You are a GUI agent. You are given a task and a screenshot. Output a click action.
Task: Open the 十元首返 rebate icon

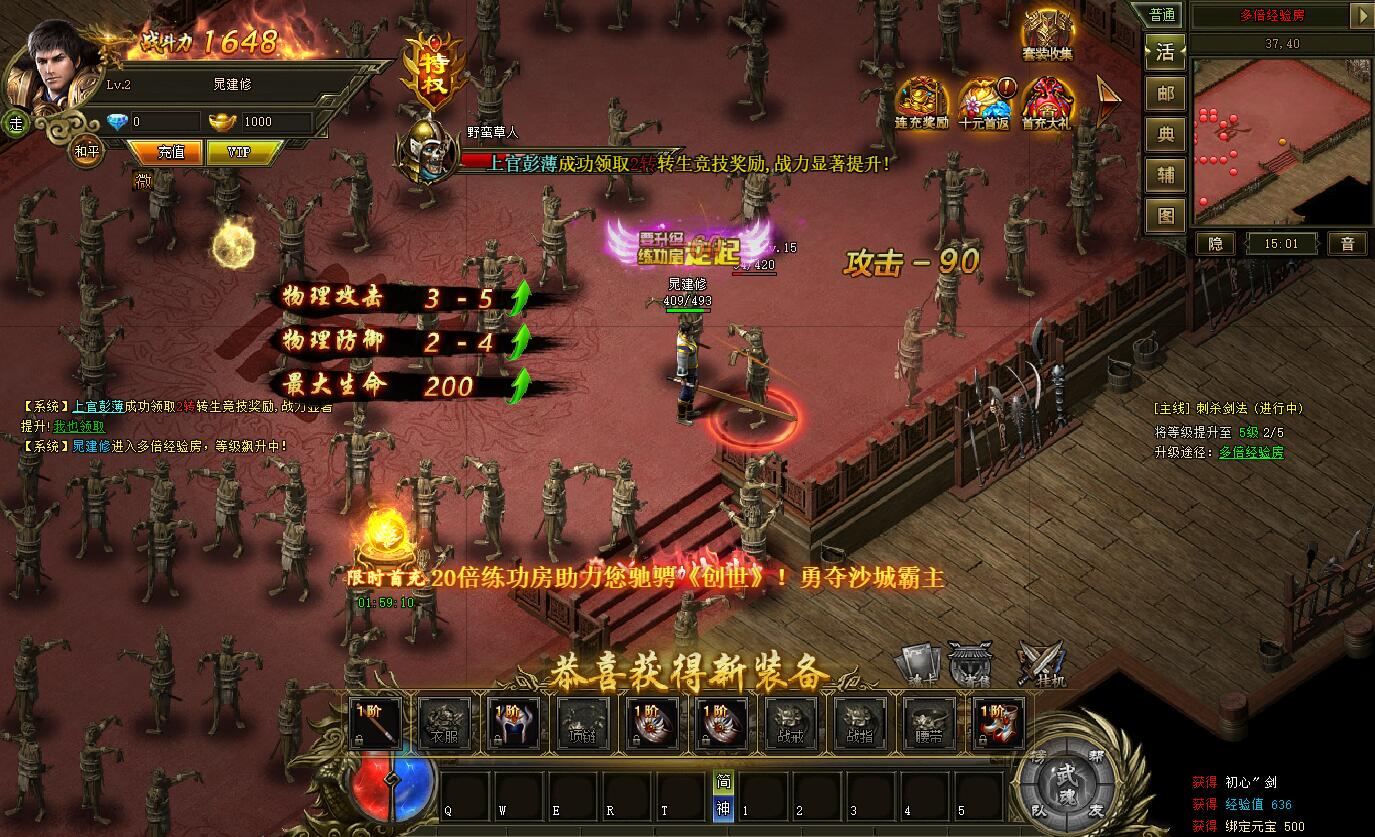click(984, 102)
